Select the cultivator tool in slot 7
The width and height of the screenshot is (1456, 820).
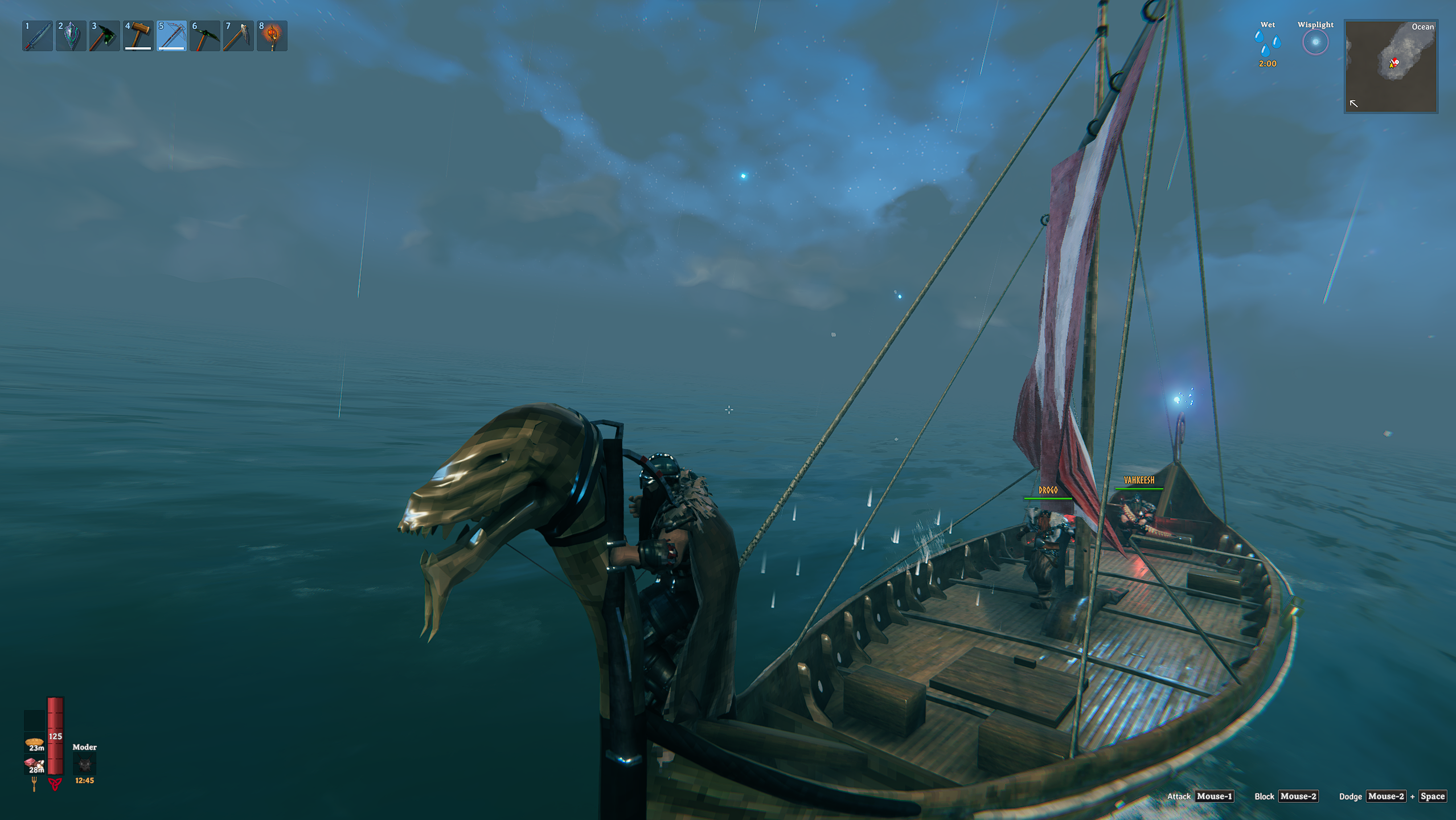pos(239,36)
